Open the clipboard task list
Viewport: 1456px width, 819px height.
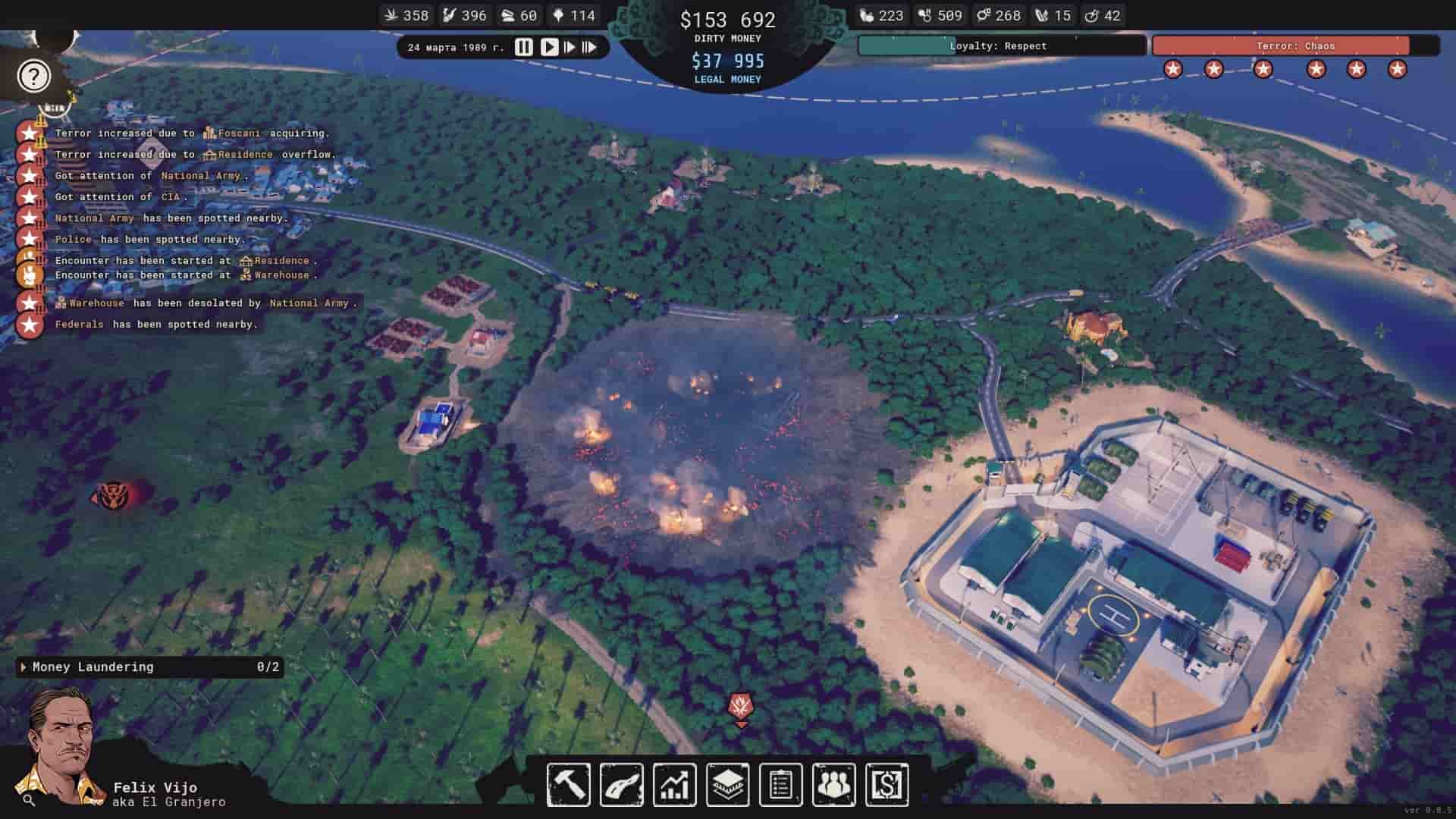pyautogui.click(x=780, y=784)
